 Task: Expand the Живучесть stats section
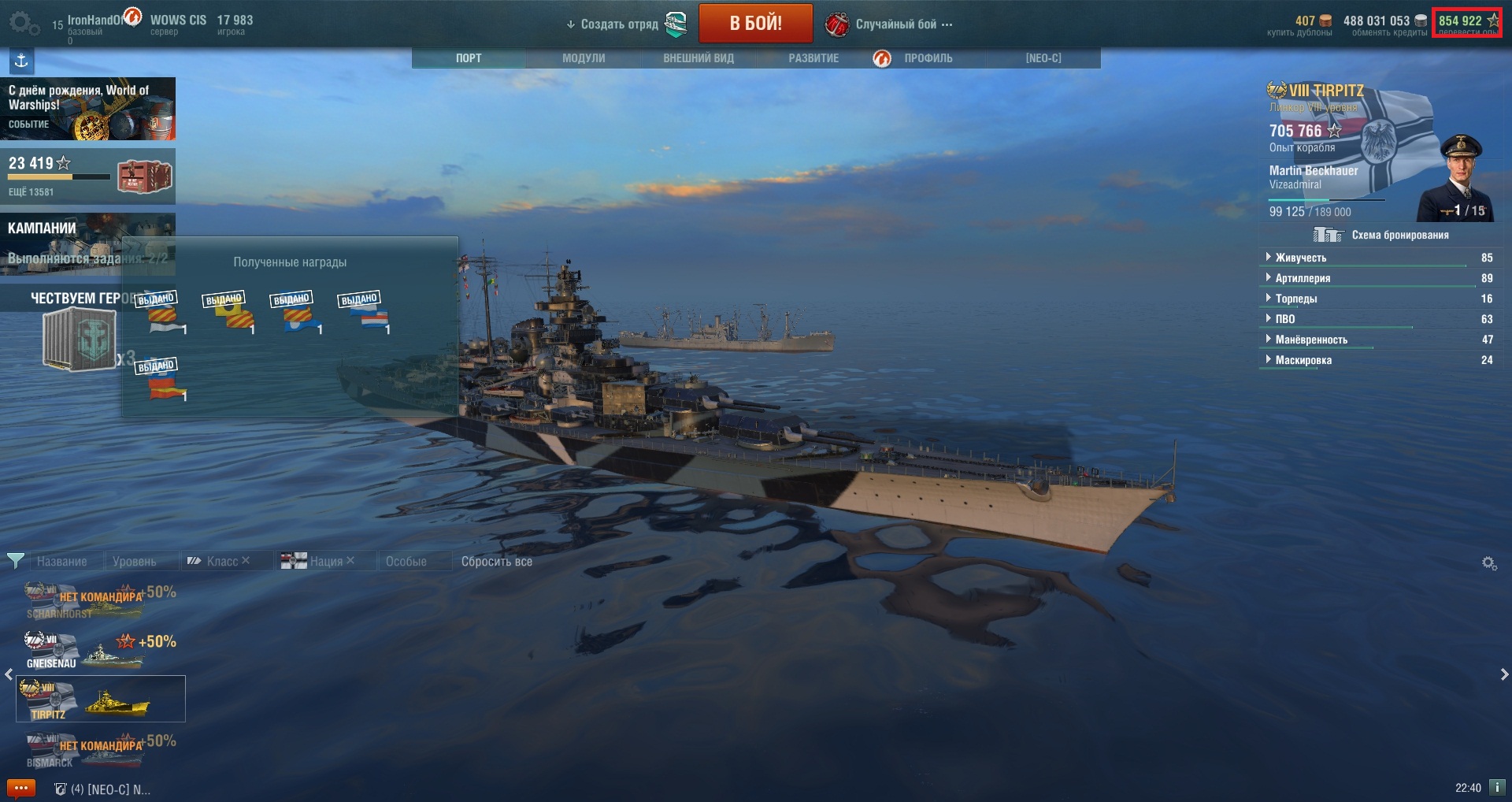point(1300,258)
